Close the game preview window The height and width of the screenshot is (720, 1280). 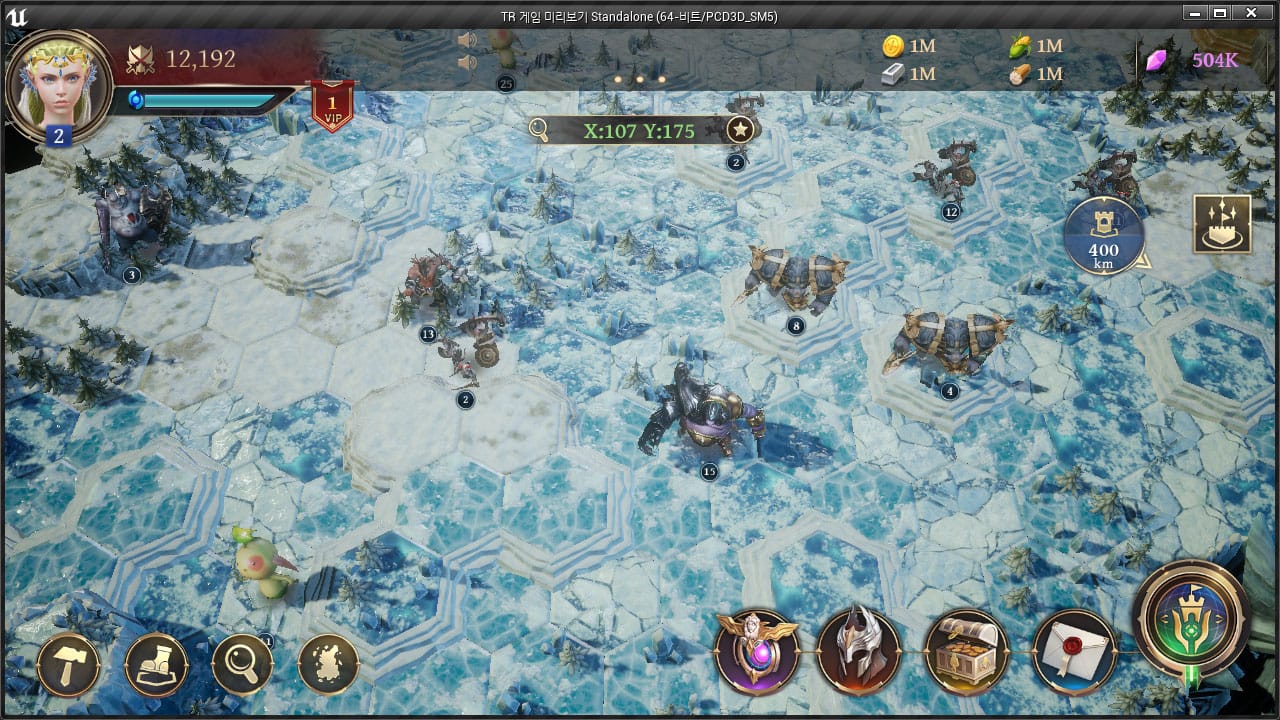[x=1250, y=13]
